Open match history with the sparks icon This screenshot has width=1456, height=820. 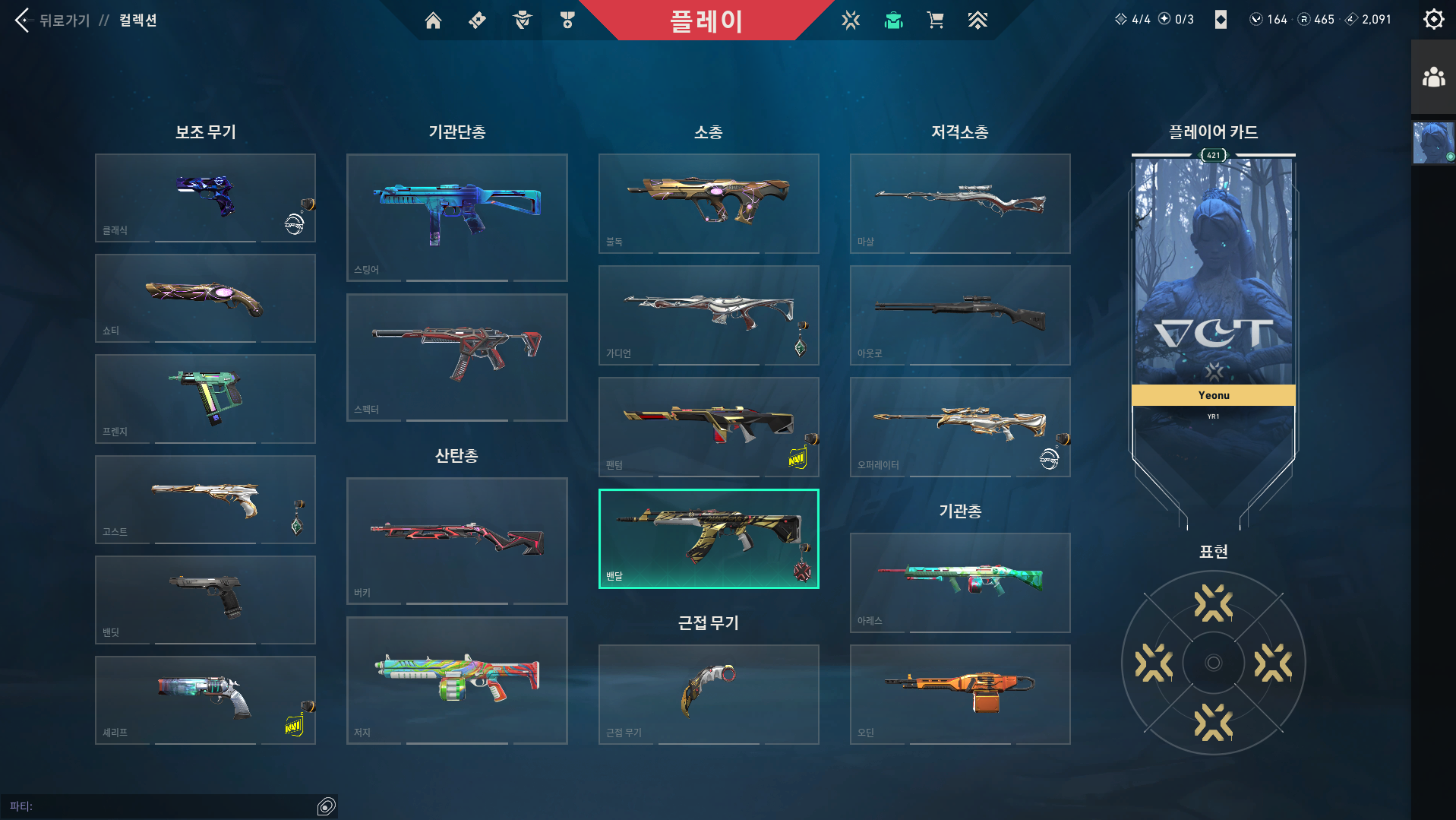click(x=851, y=21)
